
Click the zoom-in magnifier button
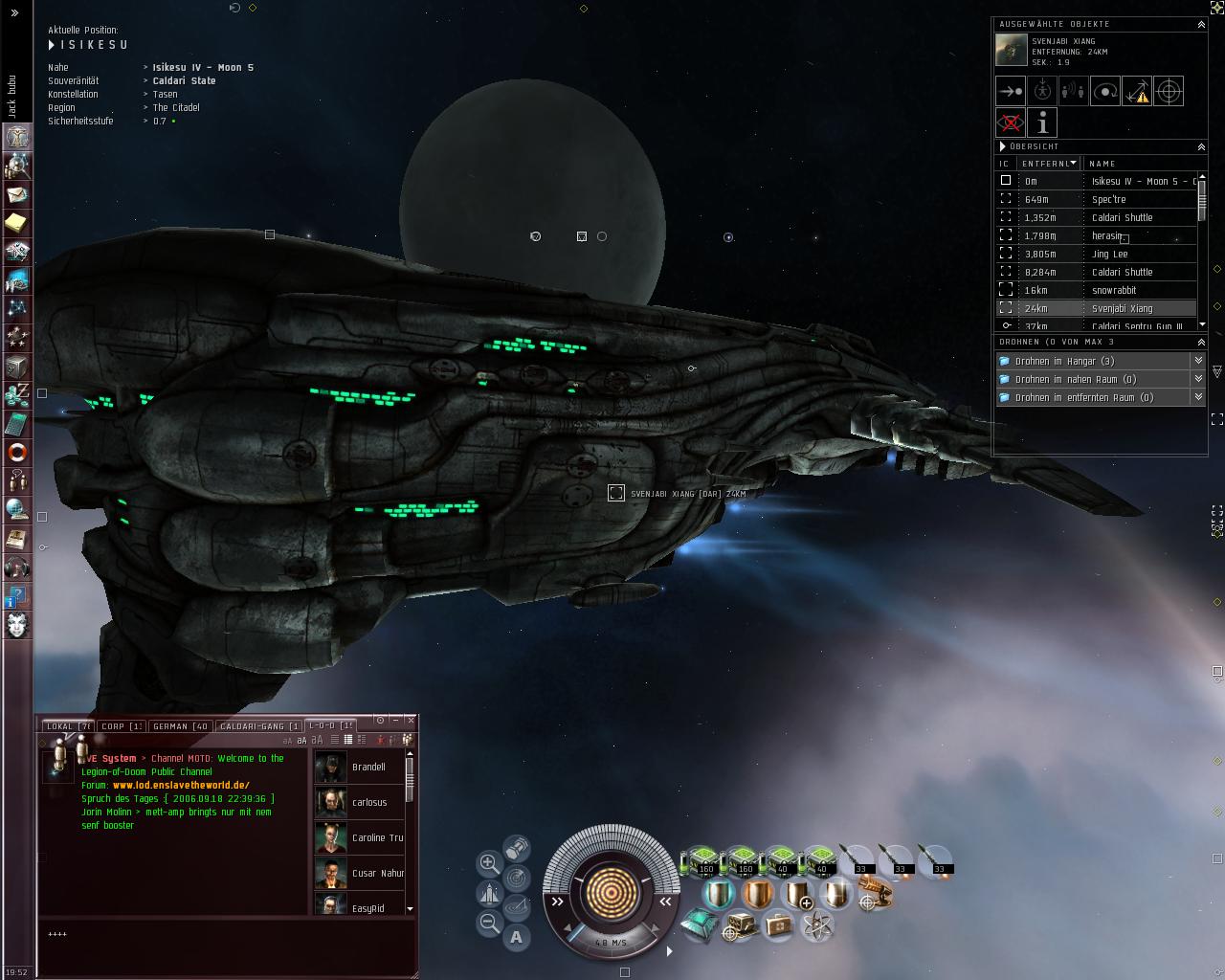pos(489,862)
